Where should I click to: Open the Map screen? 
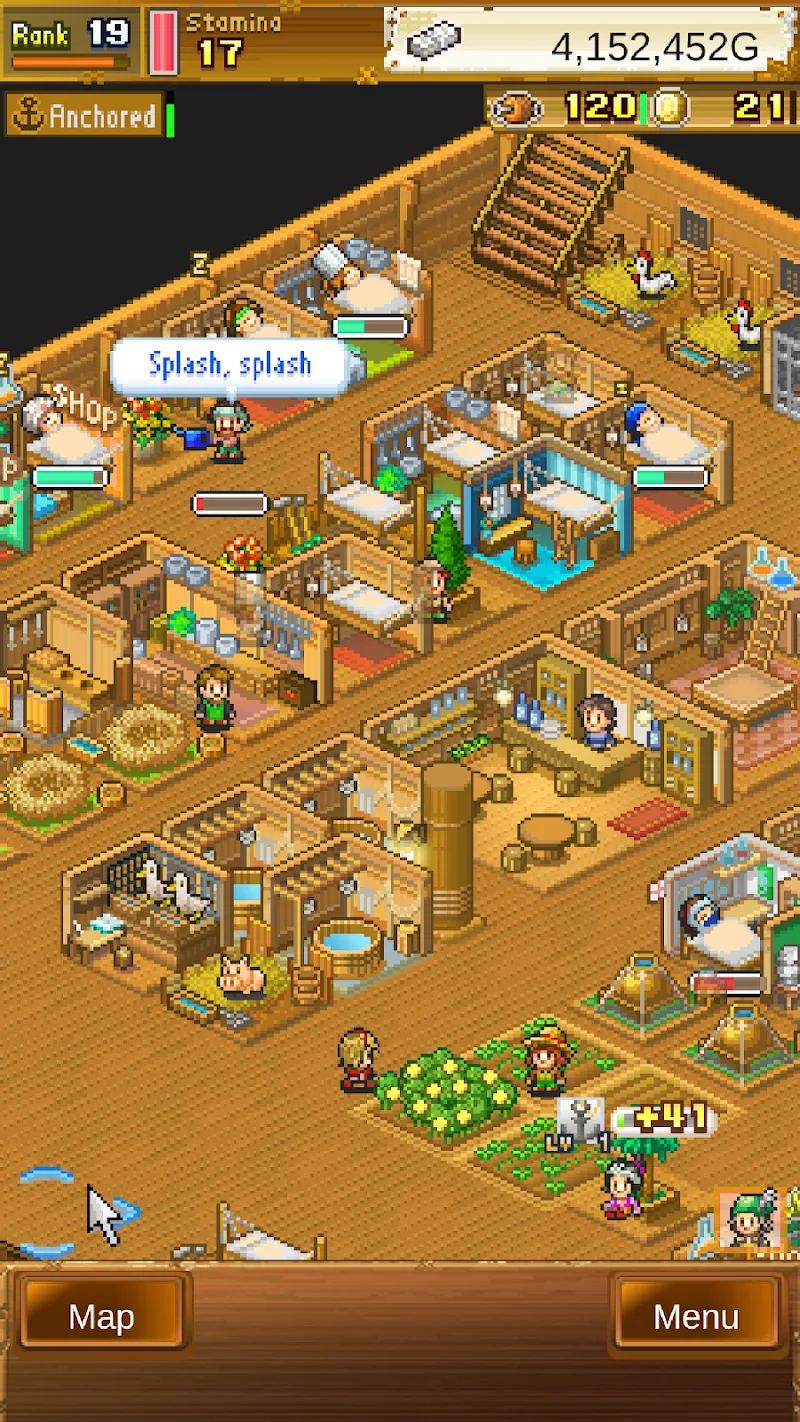(101, 1316)
